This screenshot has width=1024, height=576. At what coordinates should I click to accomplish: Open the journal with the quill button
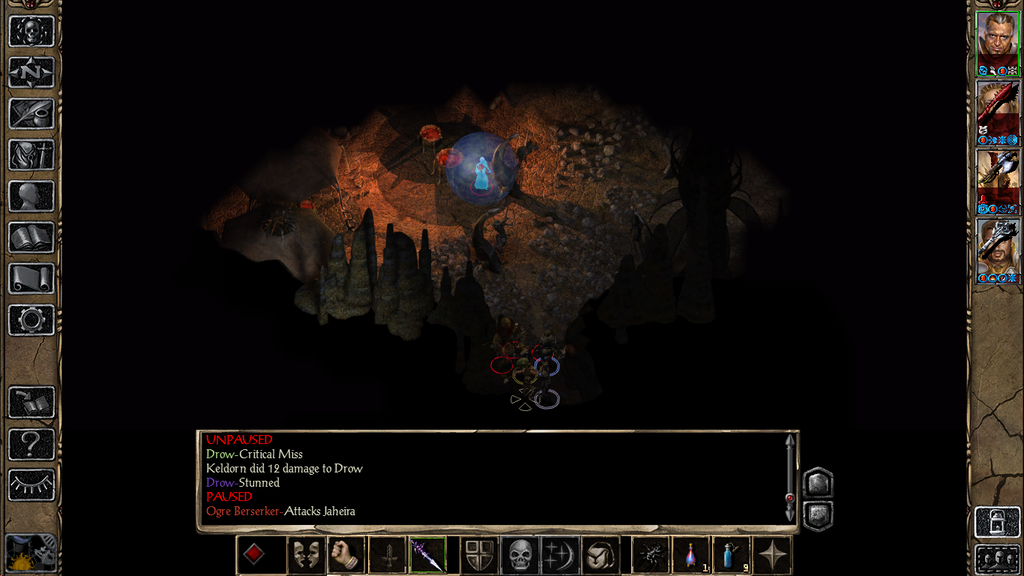(31, 113)
